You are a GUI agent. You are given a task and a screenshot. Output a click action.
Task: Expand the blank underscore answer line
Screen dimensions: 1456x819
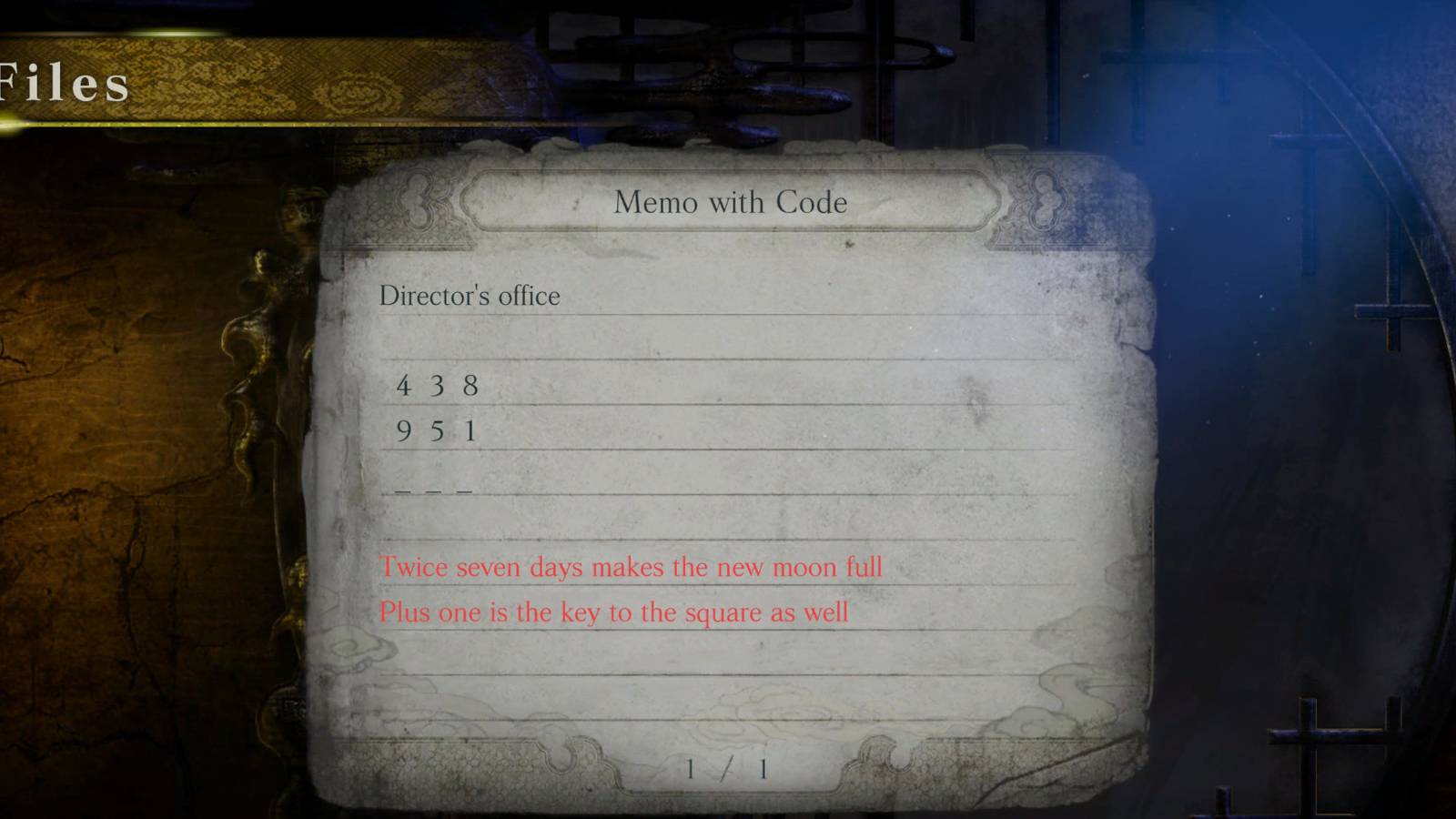point(432,490)
